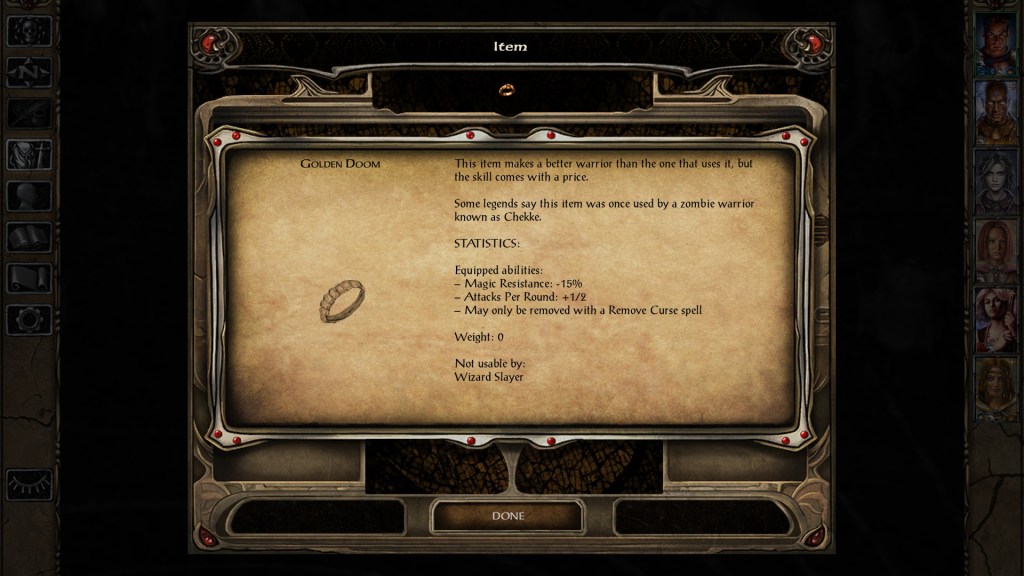Open the mage spellbook icon
The height and width of the screenshot is (576, 1024).
coord(28,237)
